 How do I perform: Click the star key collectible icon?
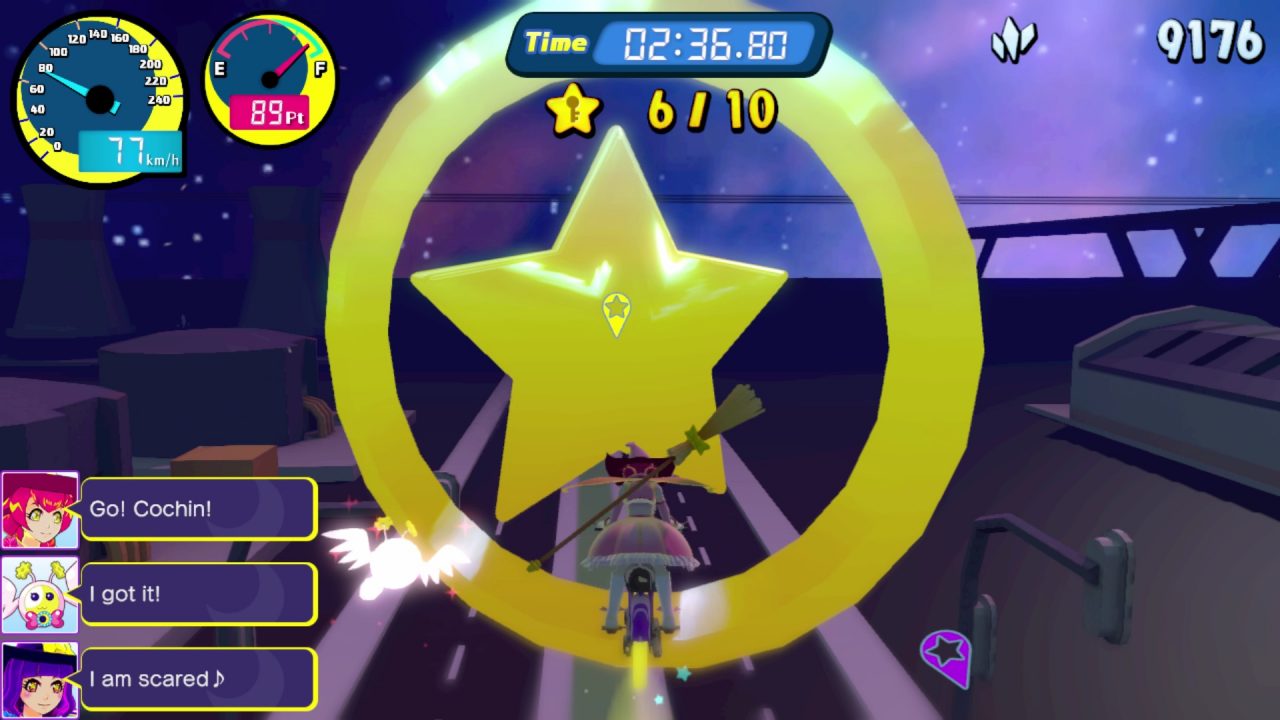pyautogui.click(x=573, y=109)
